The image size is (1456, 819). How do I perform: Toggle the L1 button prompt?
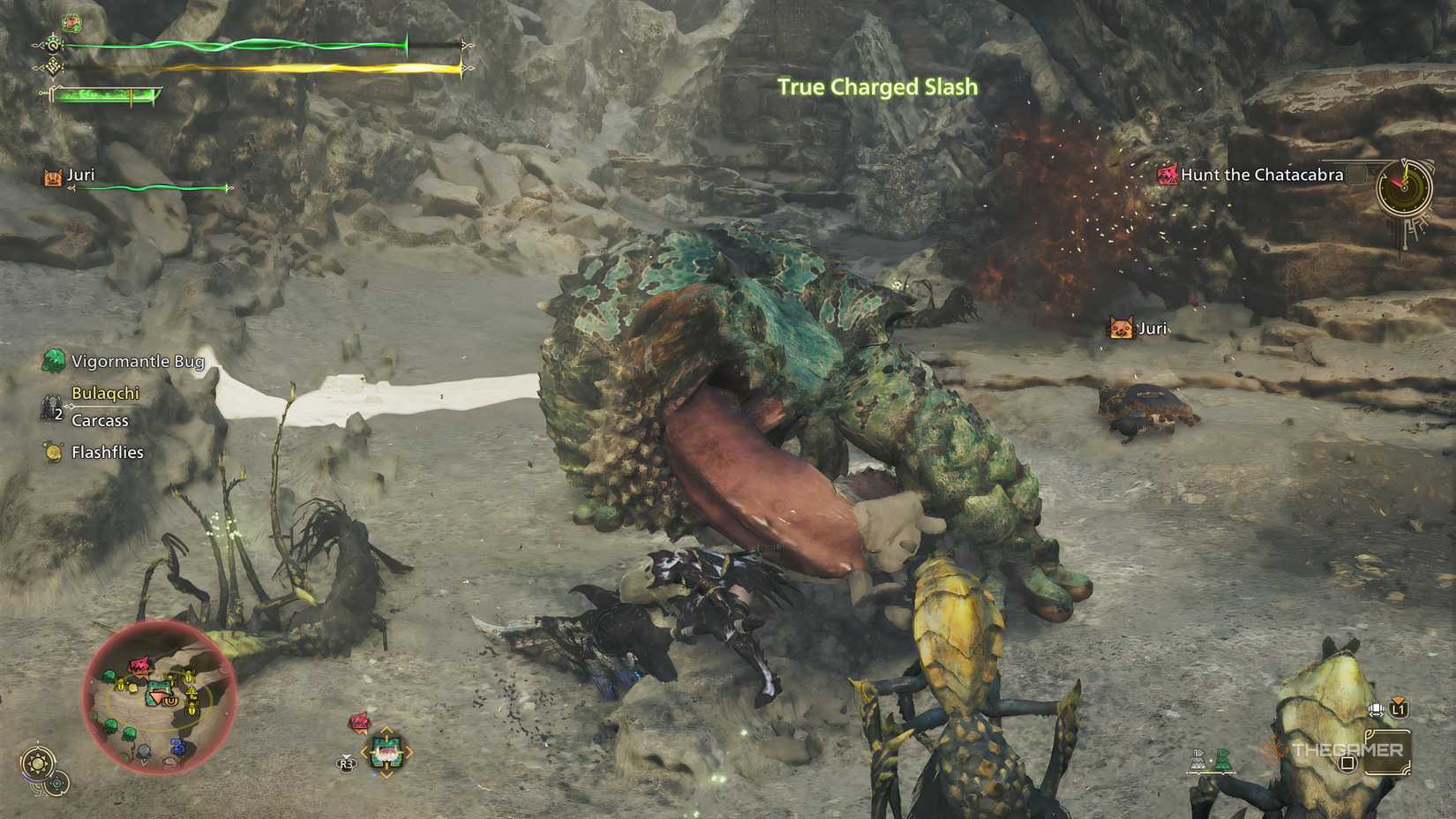(x=1399, y=709)
